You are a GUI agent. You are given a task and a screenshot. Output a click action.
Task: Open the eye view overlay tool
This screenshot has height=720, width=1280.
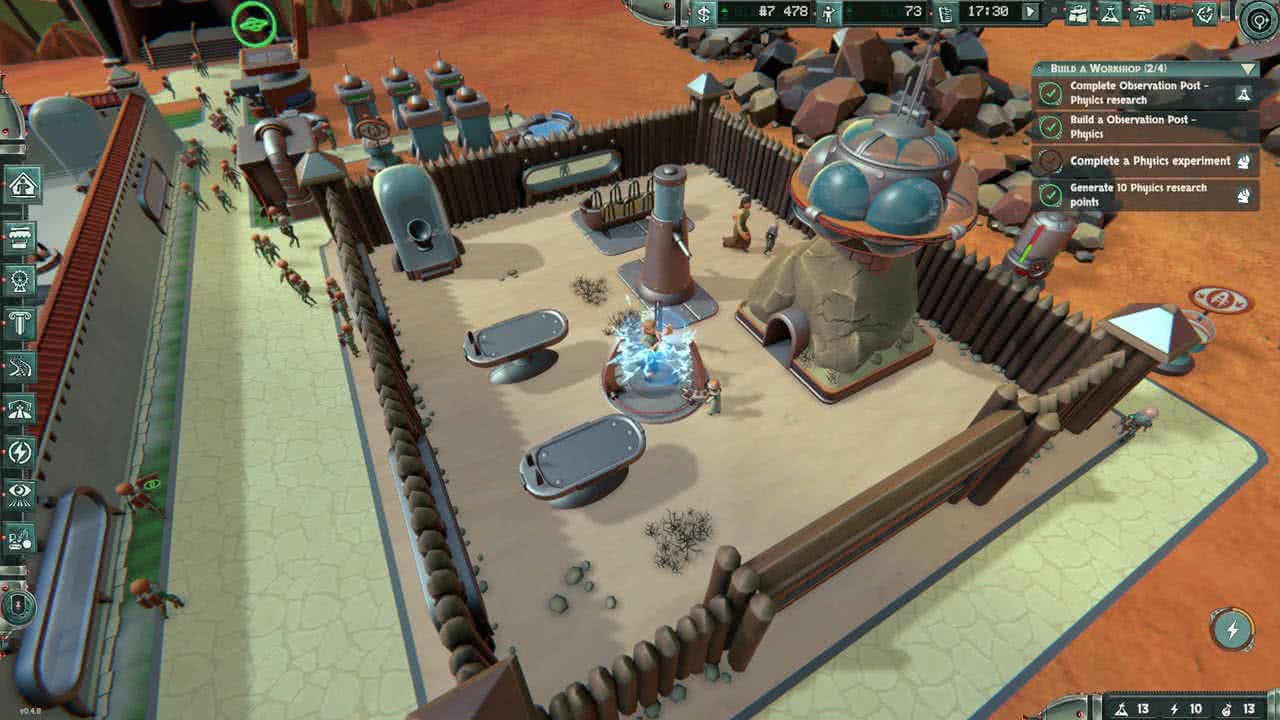coord(21,493)
